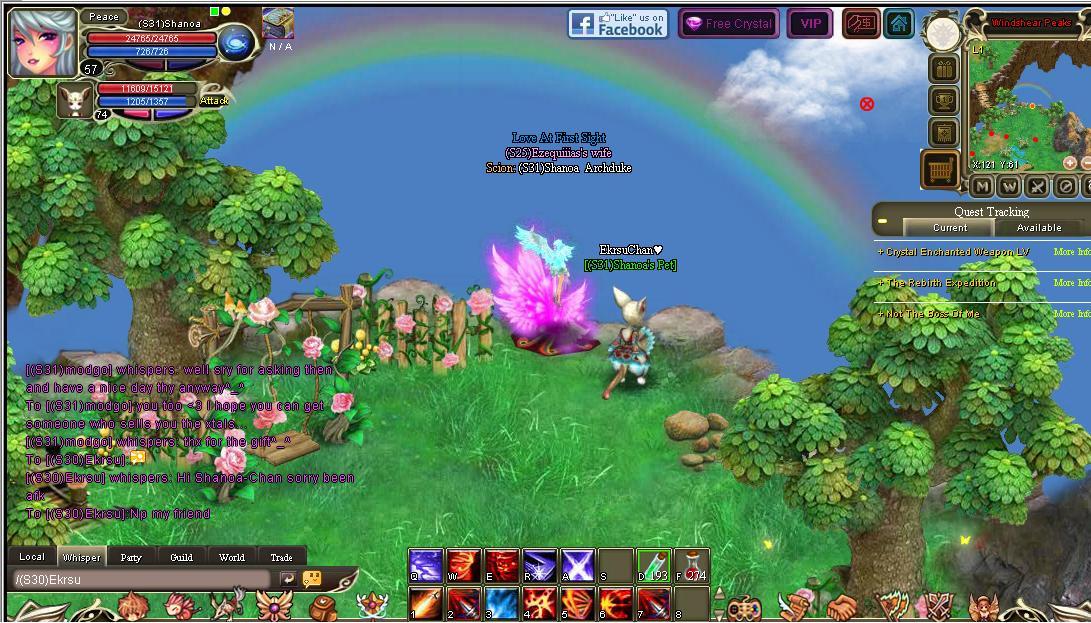This screenshot has width=1091, height=623.
Task: Minimize the Quest Tracking panel
Action: coord(883,220)
